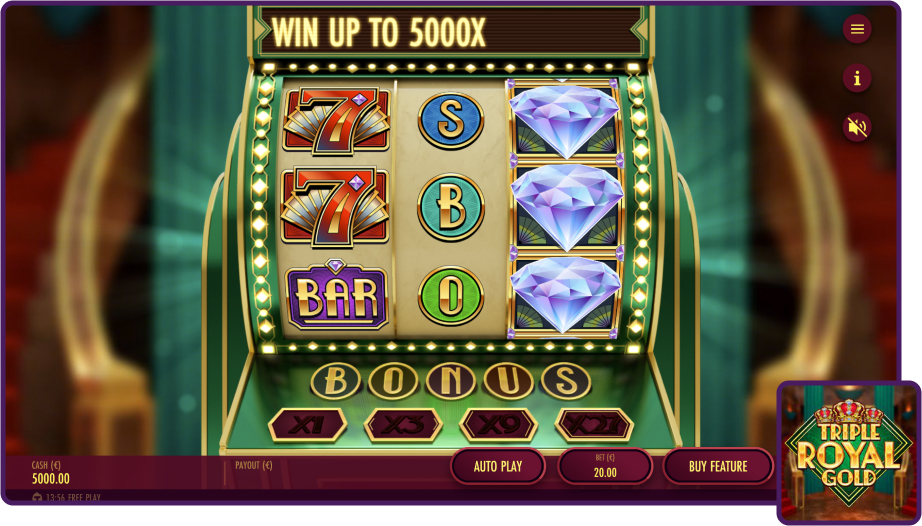This screenshot has height=526, width=922.
Task: Toggle the muted sound icon
Action: pyautogui.click(x=857, y=127)
